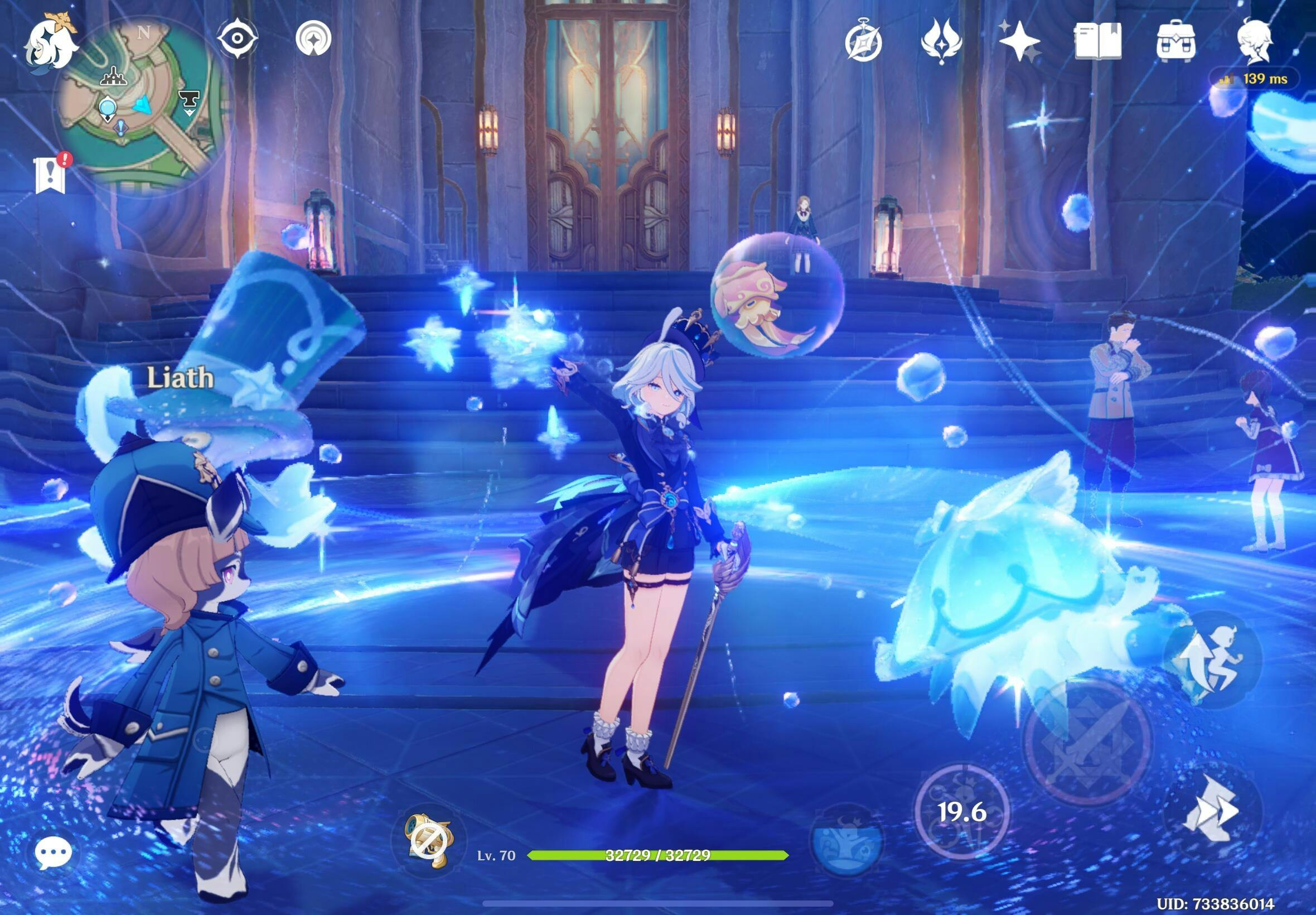This screenshot has height=915, width=1316.
Task: Open the chat bubble
Action: click(x=54, y=853)
